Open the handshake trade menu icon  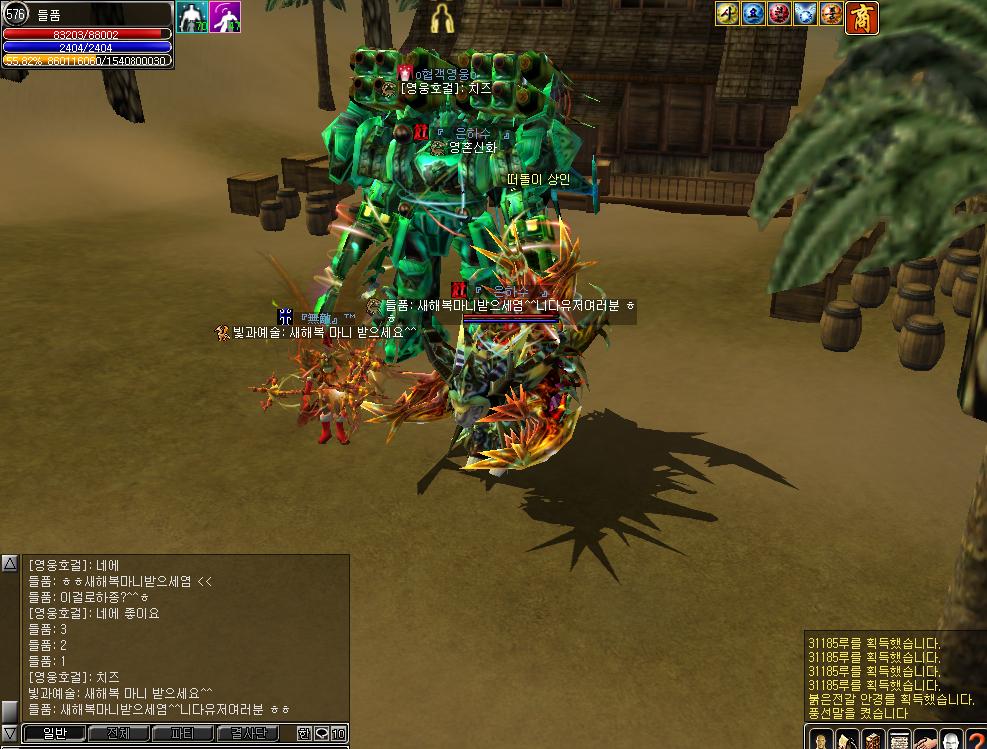click(925, 741)
